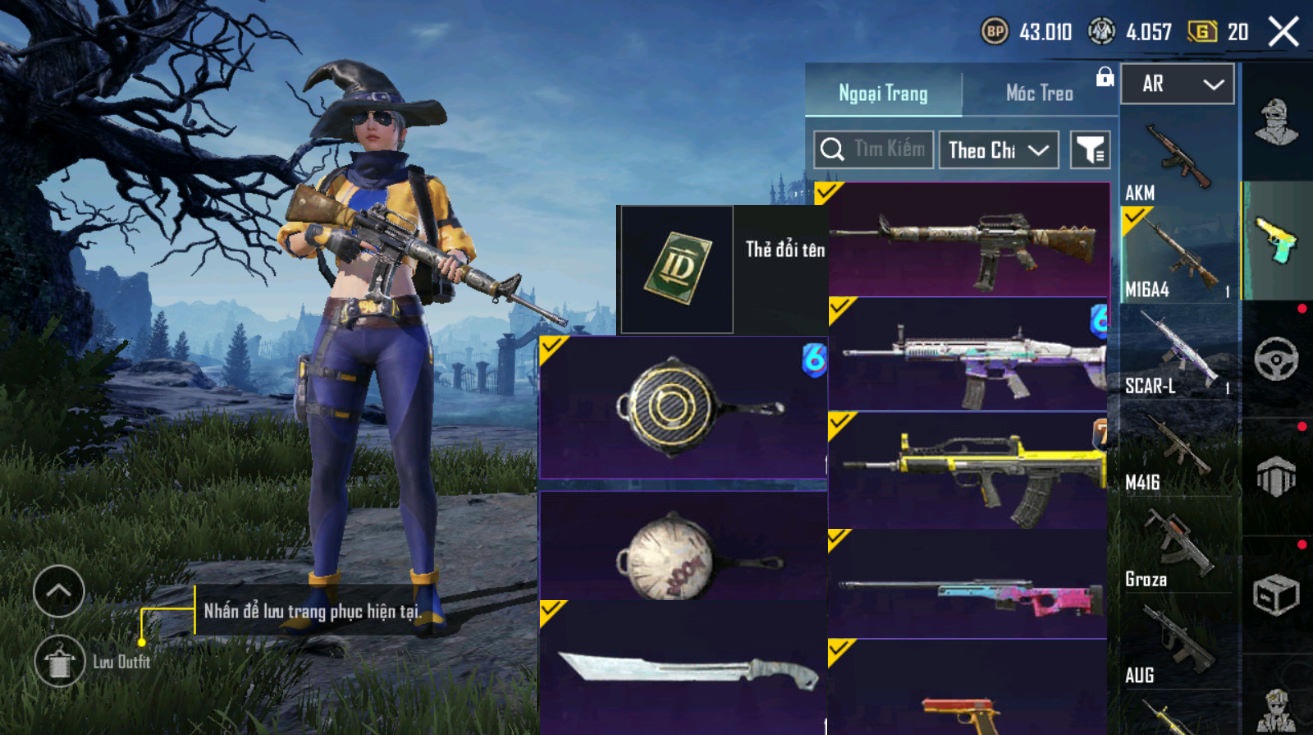Expand the AR weapon type dropdown

(1177, 84)
